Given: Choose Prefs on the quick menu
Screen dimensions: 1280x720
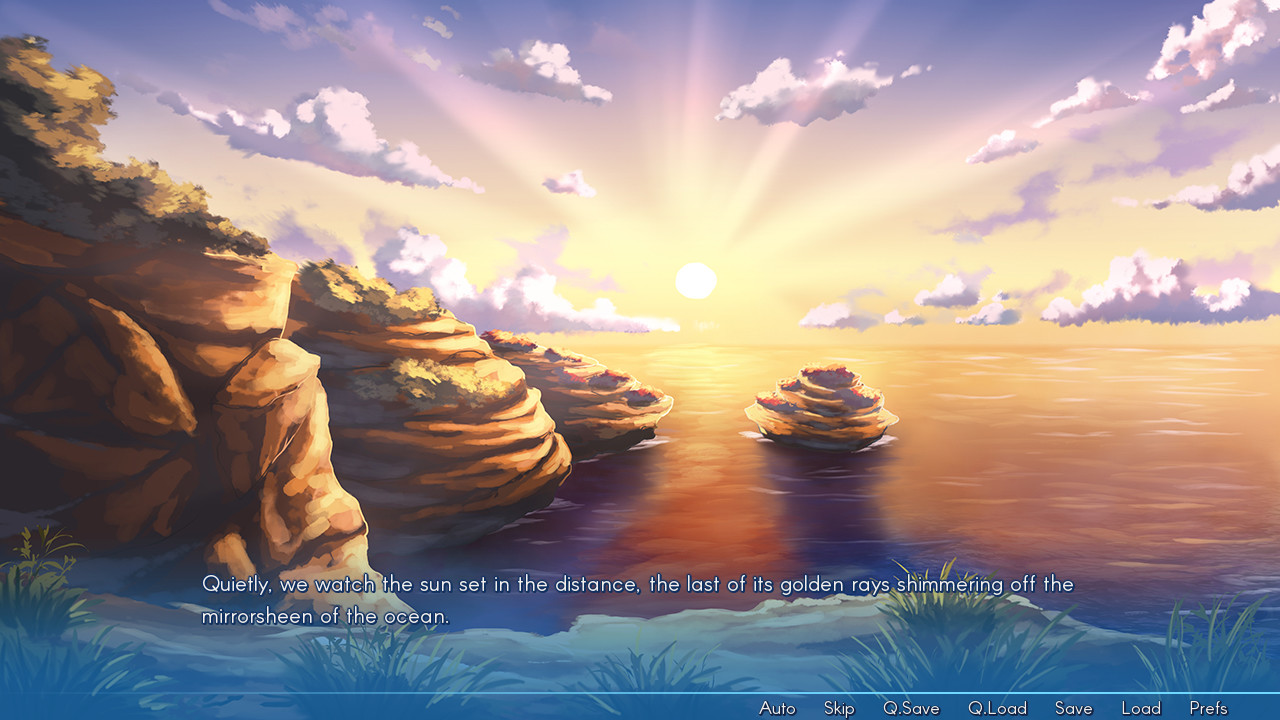Looking at the screenshot, I should point(1209,707).
